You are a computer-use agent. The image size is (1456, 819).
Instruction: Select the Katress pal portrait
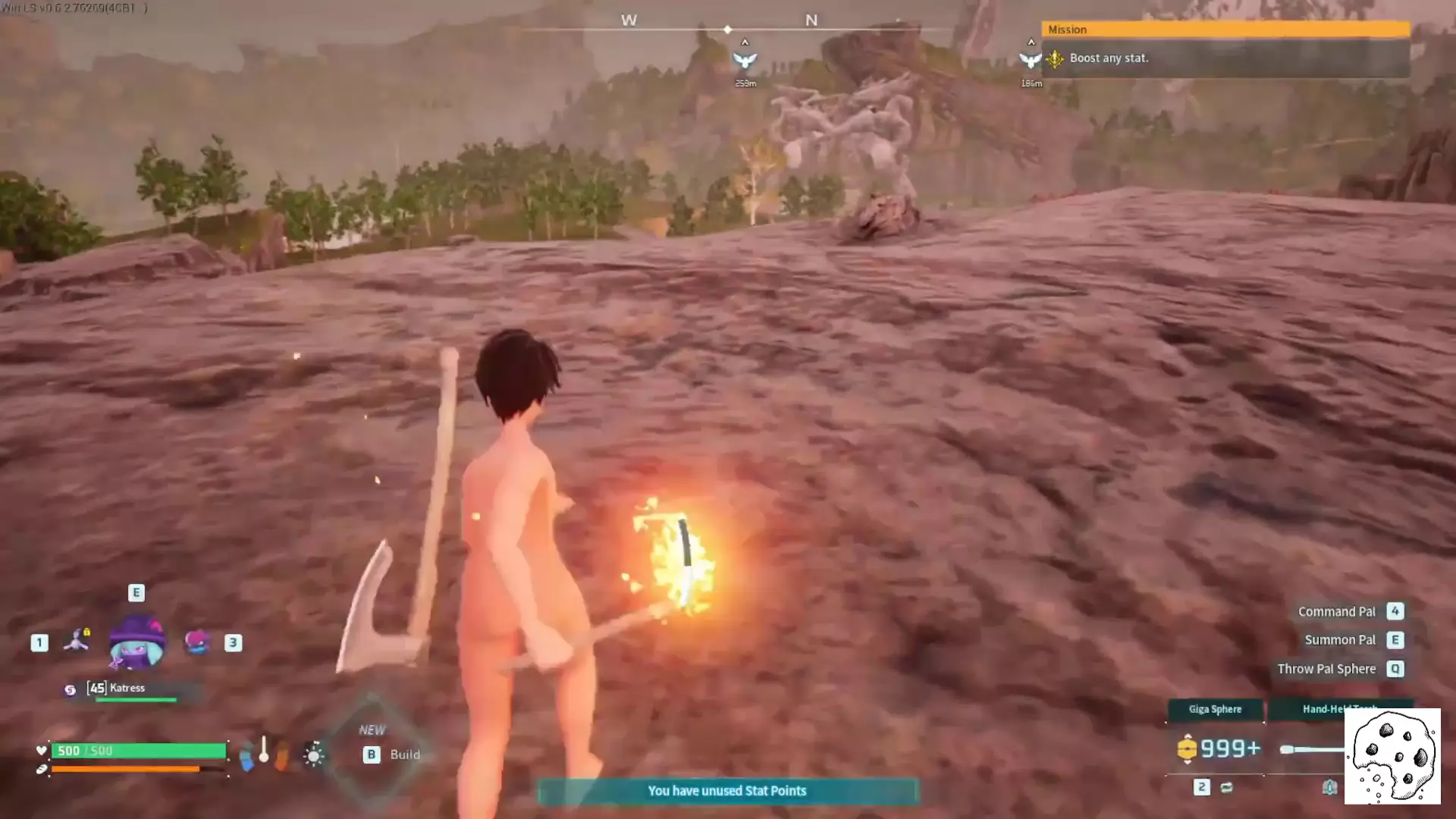[136, 642]
